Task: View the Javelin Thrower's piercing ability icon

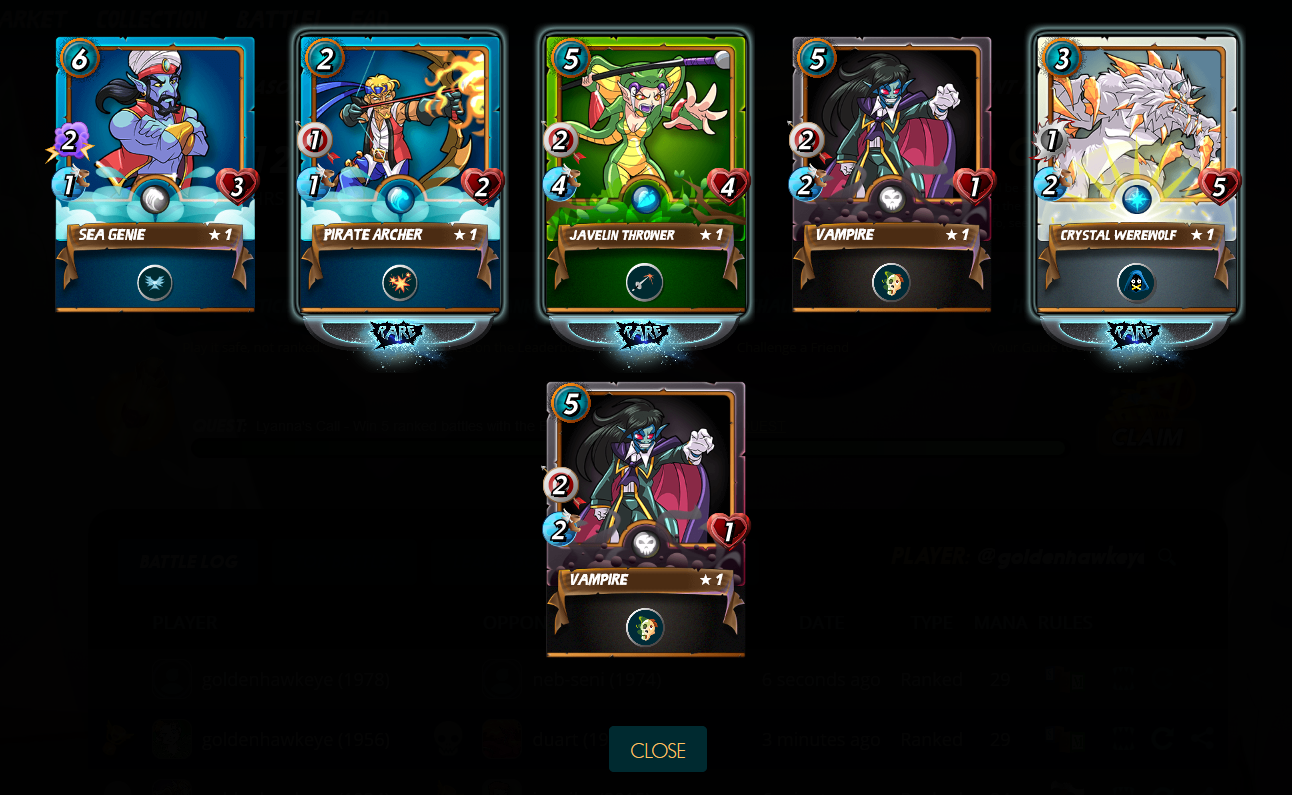Action: point(645,283)
